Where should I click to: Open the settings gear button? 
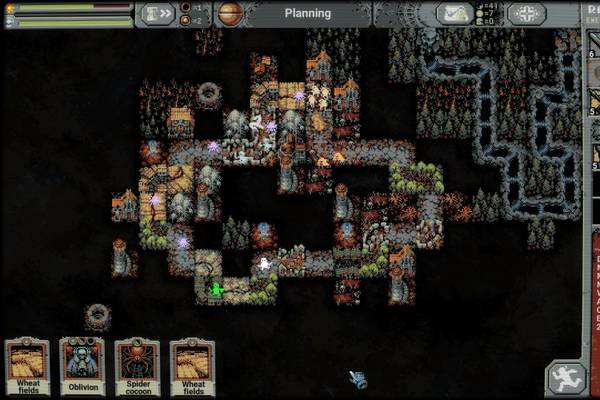tap(525, 14)
